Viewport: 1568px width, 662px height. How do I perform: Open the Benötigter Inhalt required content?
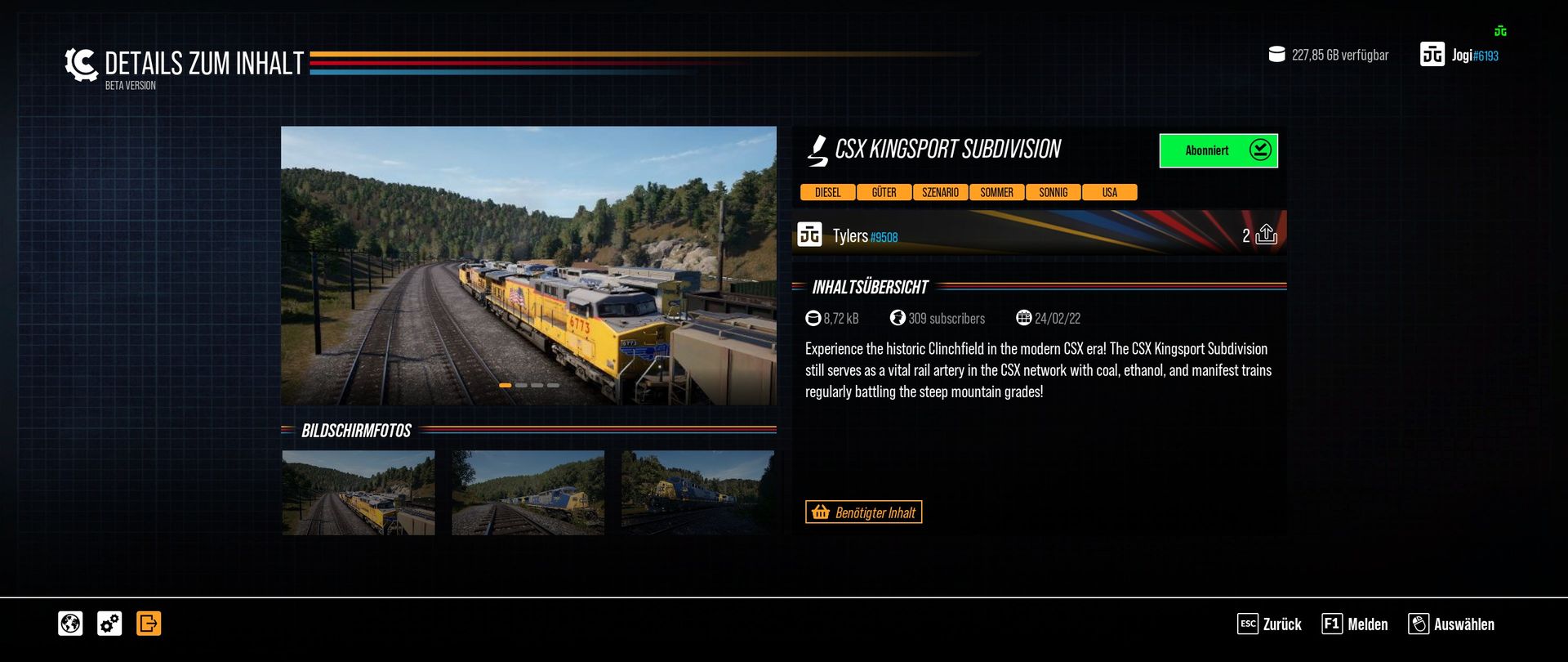[863, 512]
